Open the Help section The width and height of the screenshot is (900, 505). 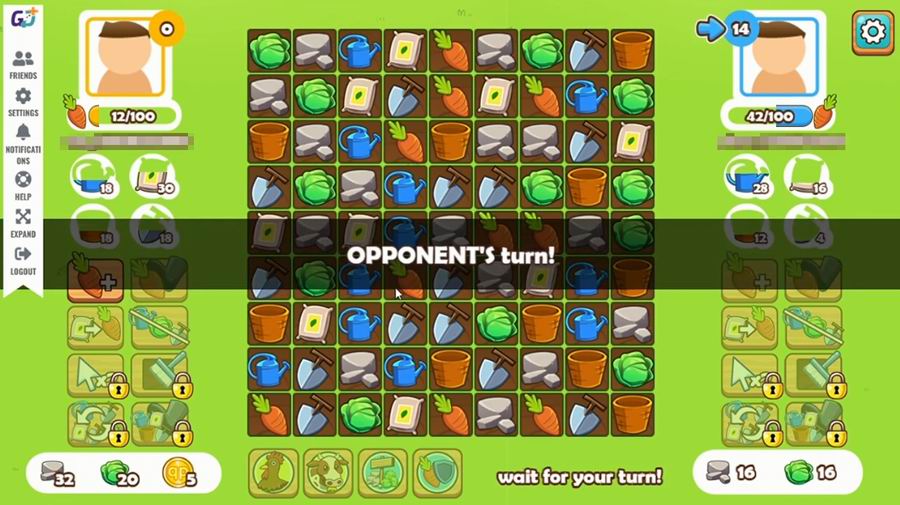point(23,184)
